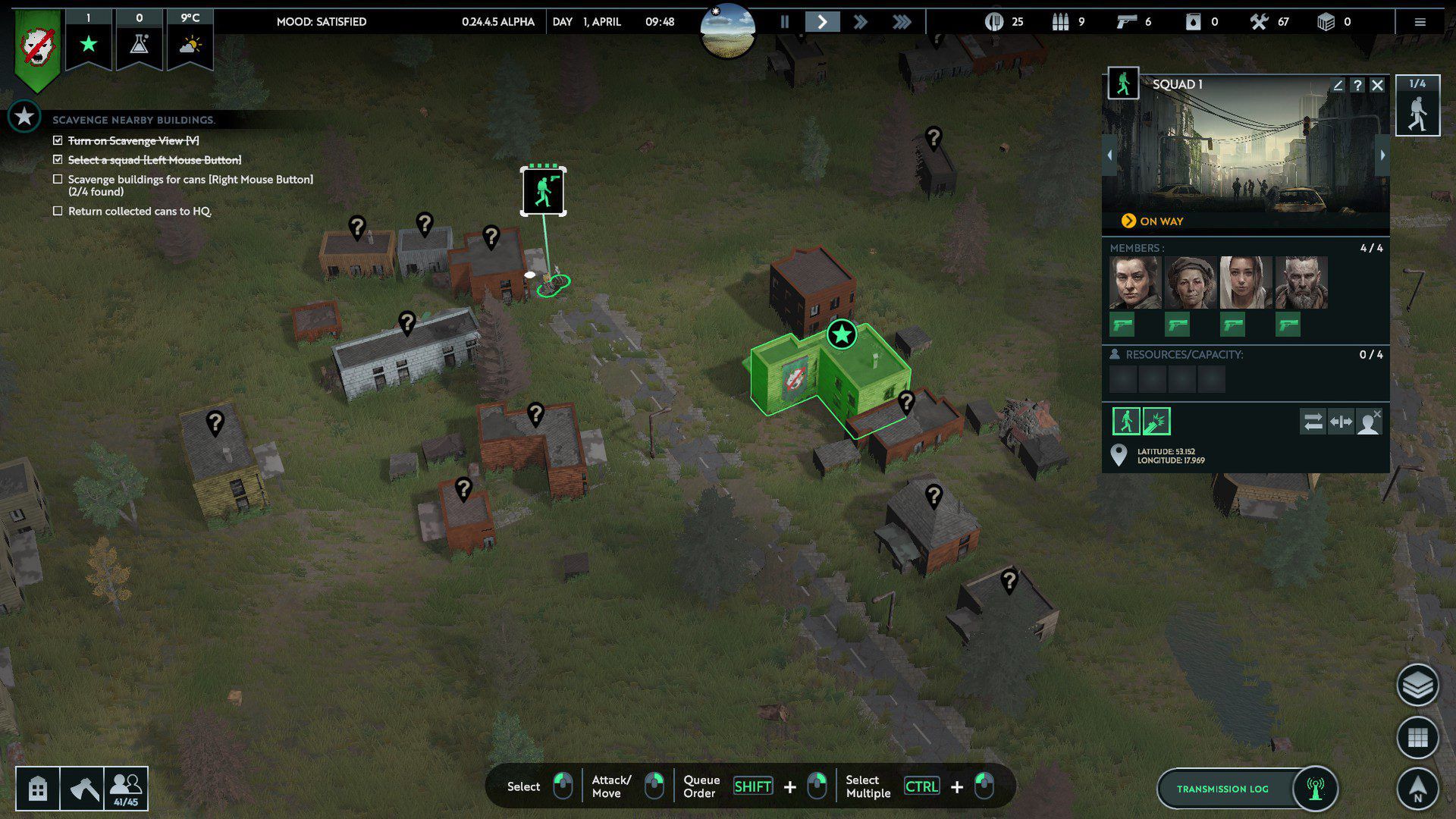Toggle the map layers button bottom-right
Viewport: 1456px width, 819px height.
[x=1419, y=686]
